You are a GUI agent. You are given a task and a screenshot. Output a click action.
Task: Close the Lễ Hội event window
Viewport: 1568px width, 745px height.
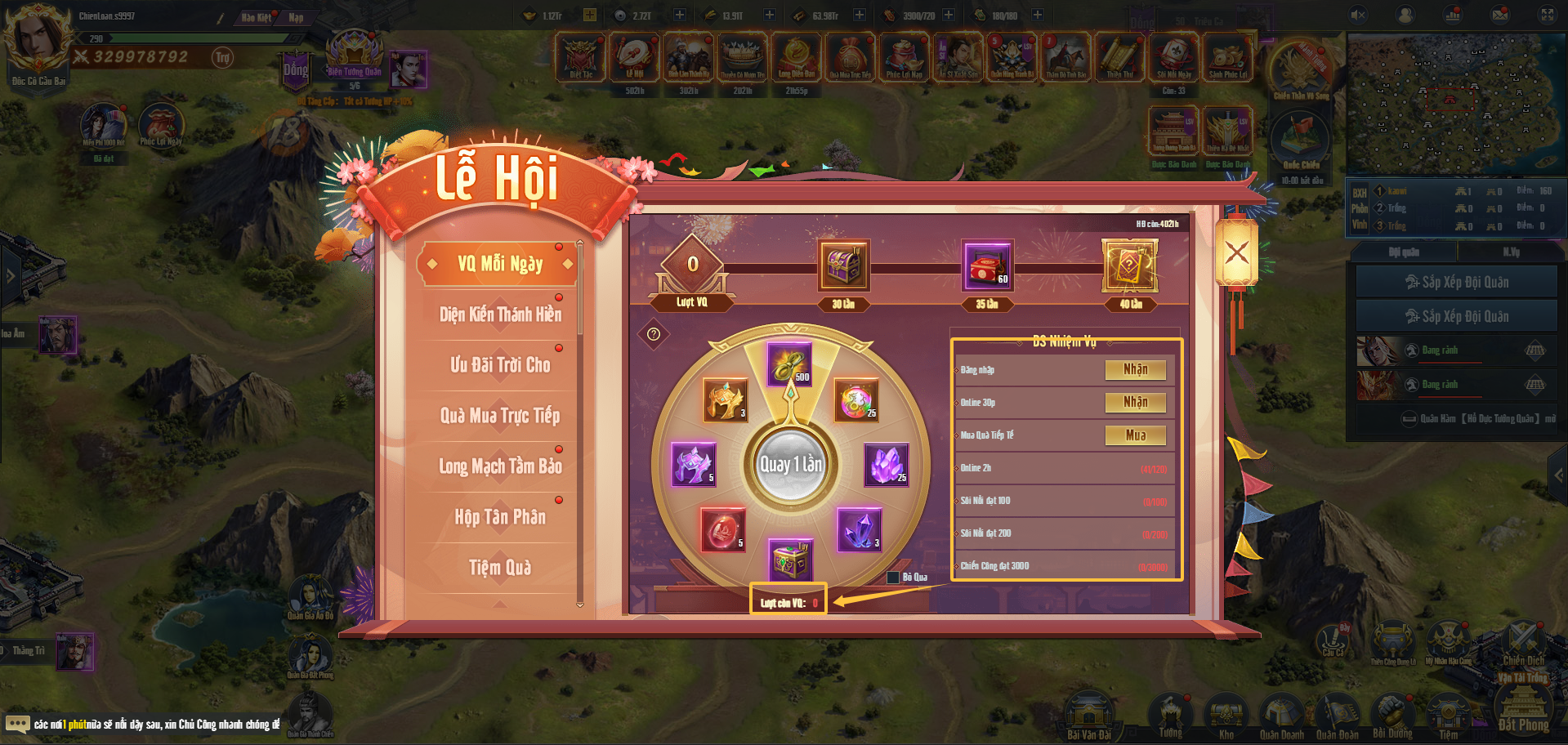[1236, 252]
